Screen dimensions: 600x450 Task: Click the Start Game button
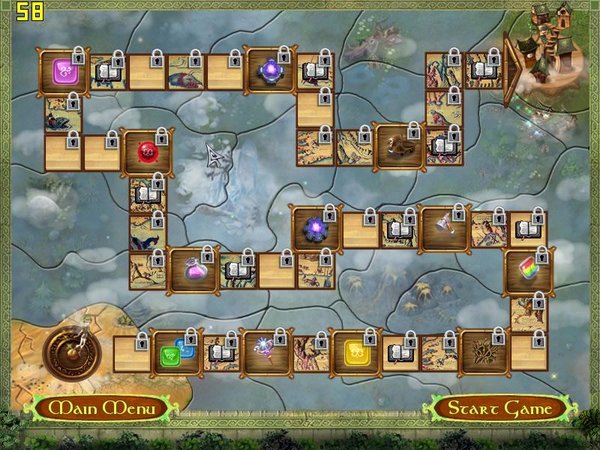(x=499, y=408)
